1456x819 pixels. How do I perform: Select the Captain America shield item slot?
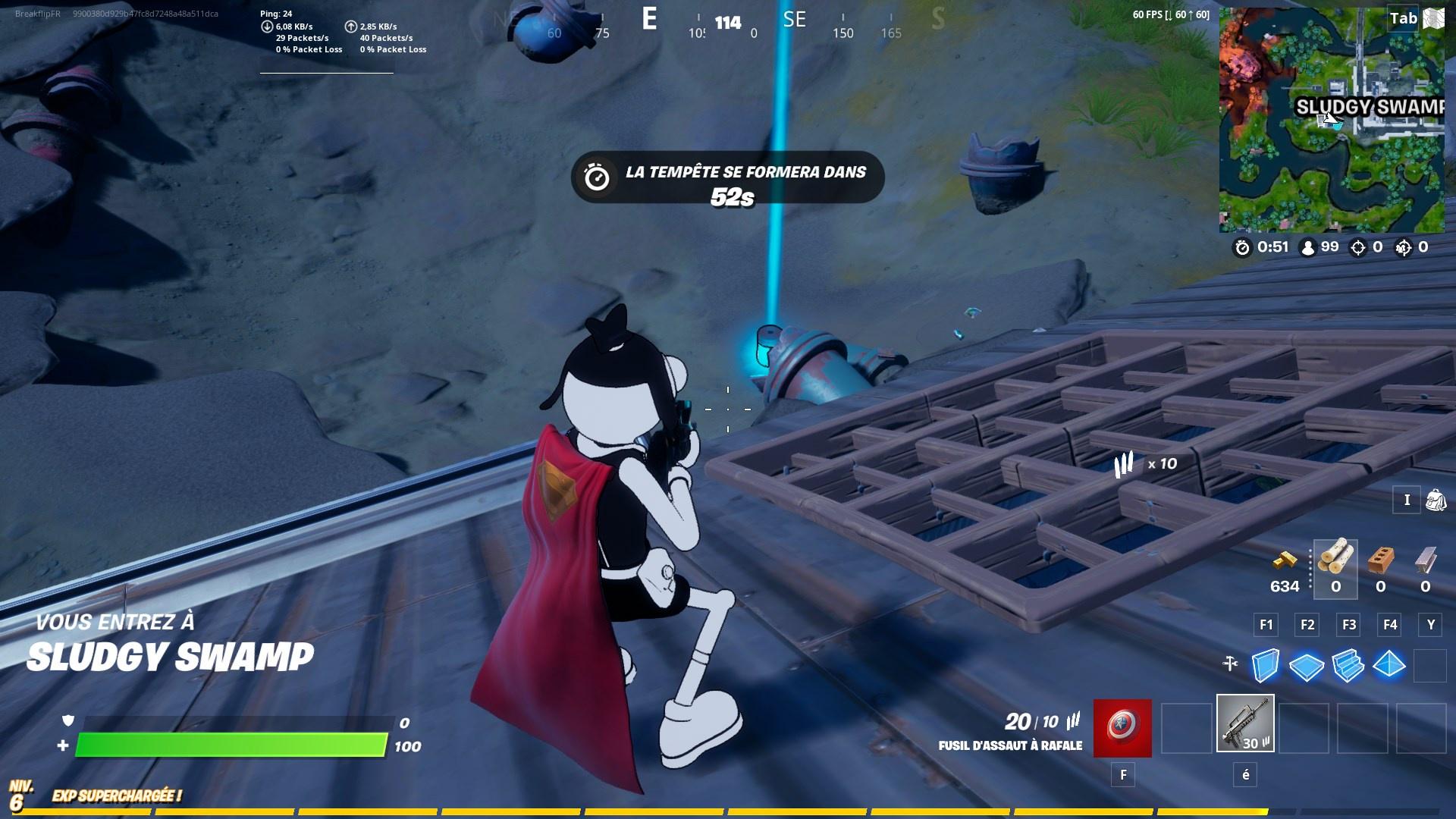(1121, 729)
